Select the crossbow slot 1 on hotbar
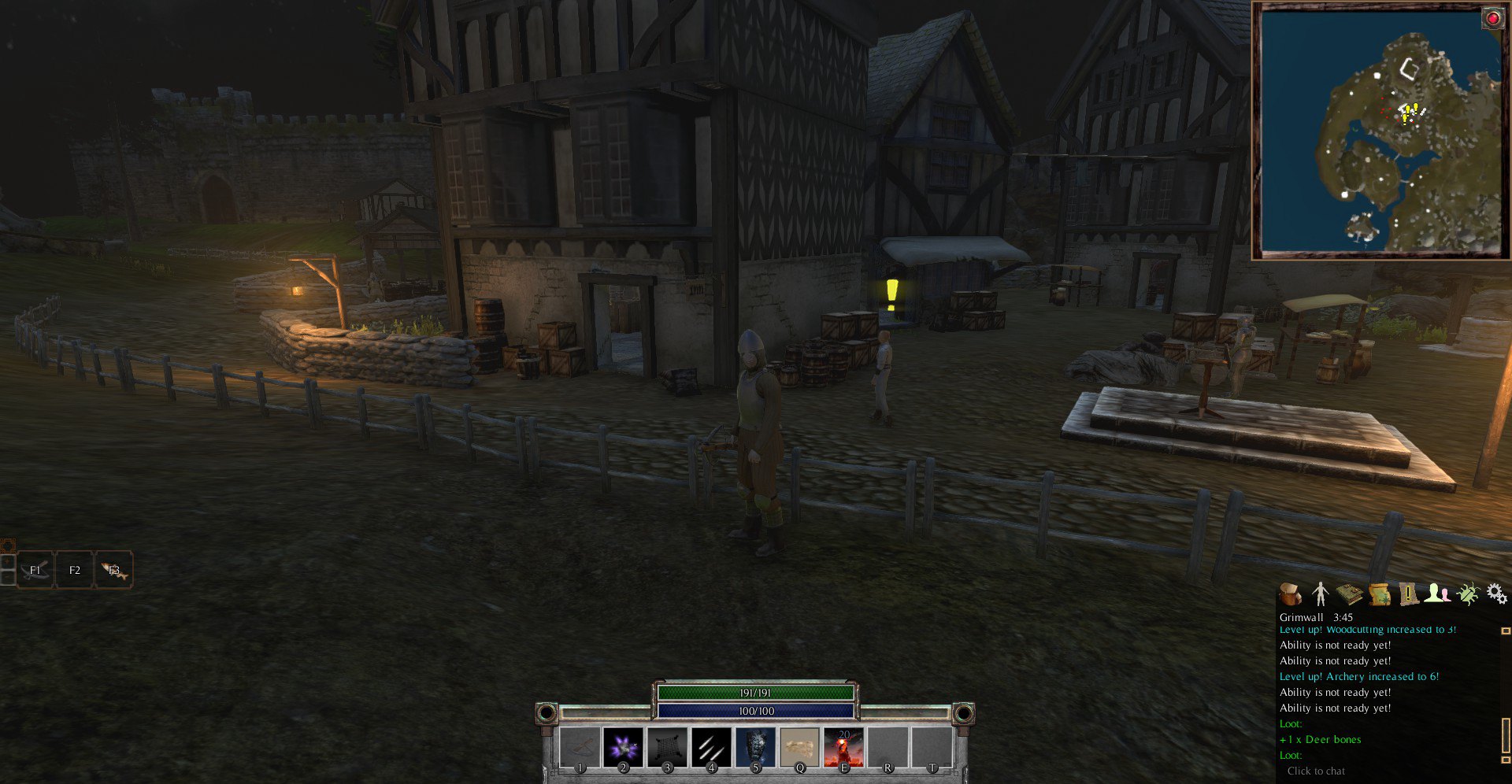1512x784 pixels. point(579,746)
